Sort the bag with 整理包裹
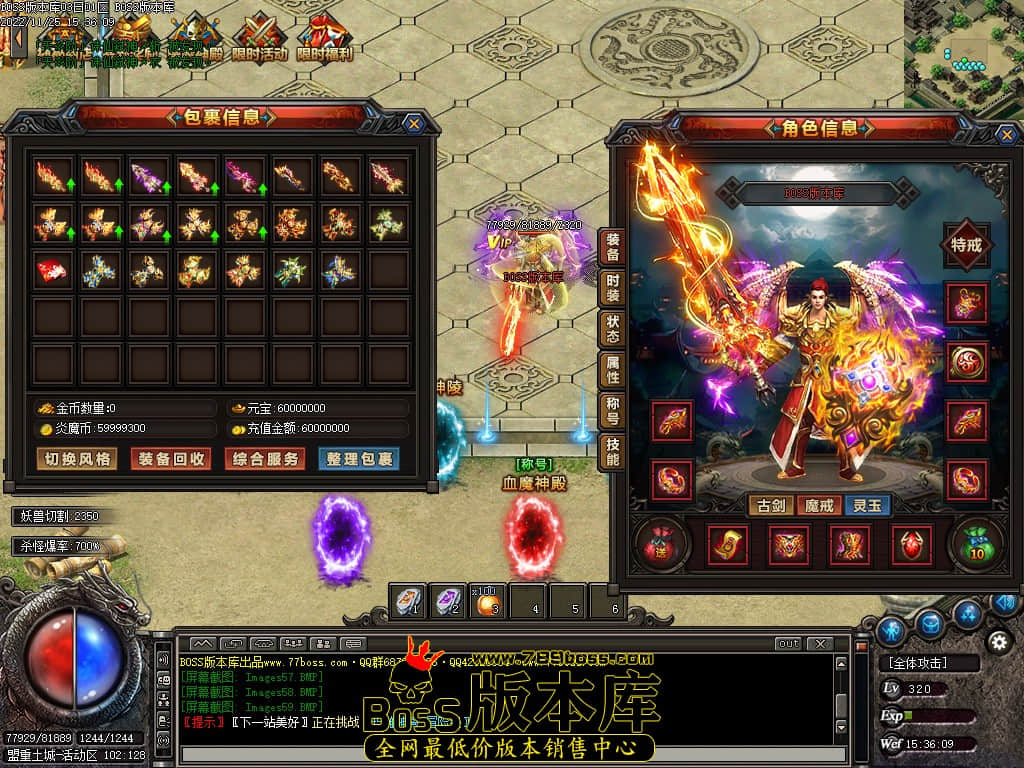The width and height of the screenshot is (1024, 768). [x=357, y=459]
